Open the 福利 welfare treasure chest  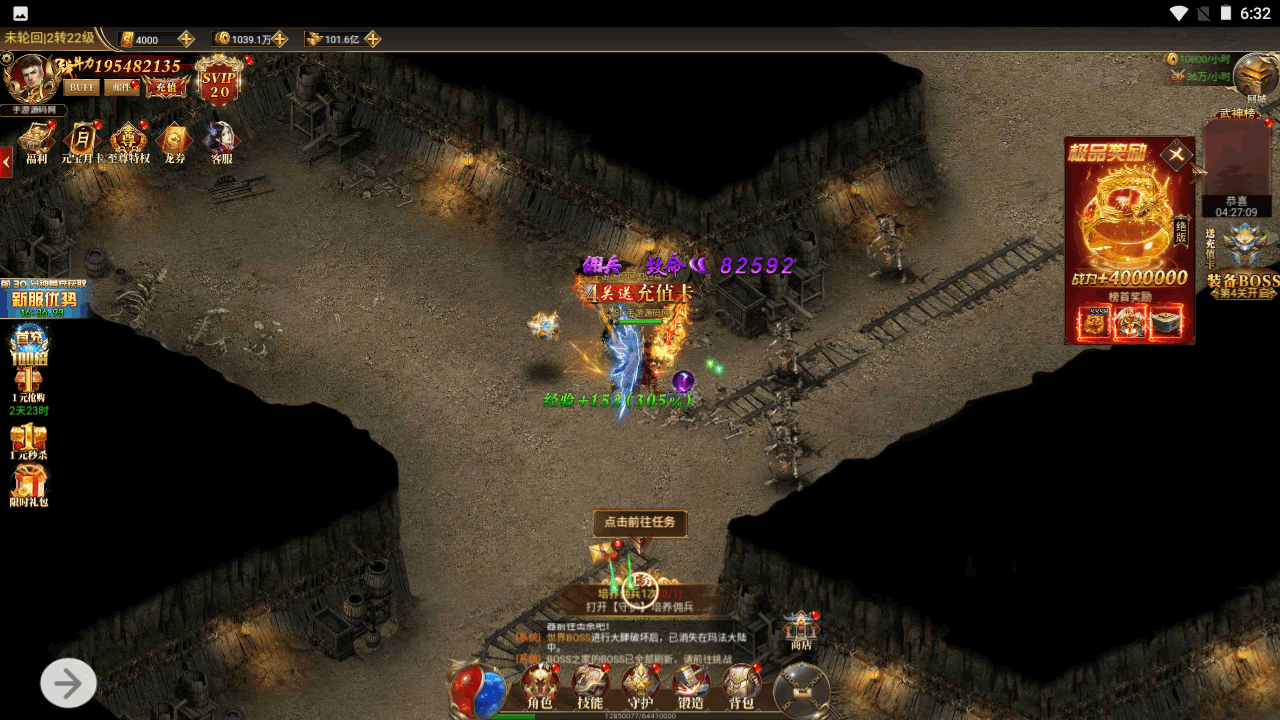(37, 141)
